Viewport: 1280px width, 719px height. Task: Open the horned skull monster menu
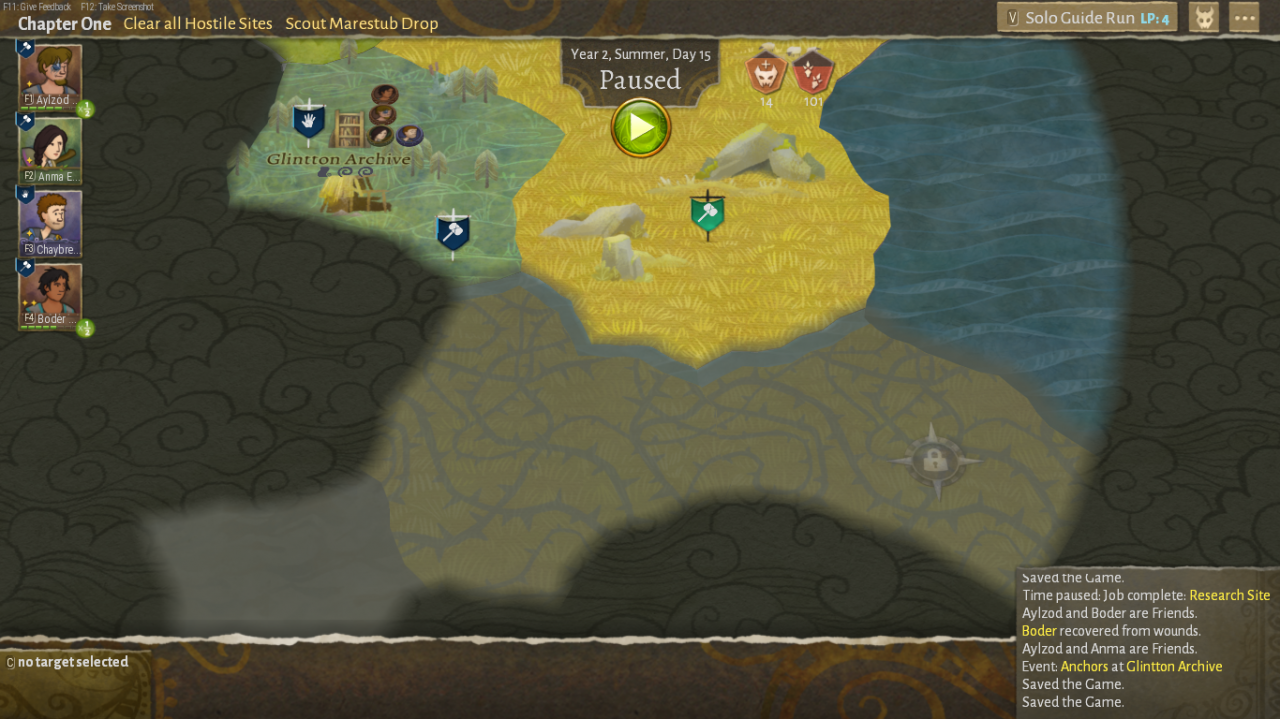click(x=1204, y=18)
